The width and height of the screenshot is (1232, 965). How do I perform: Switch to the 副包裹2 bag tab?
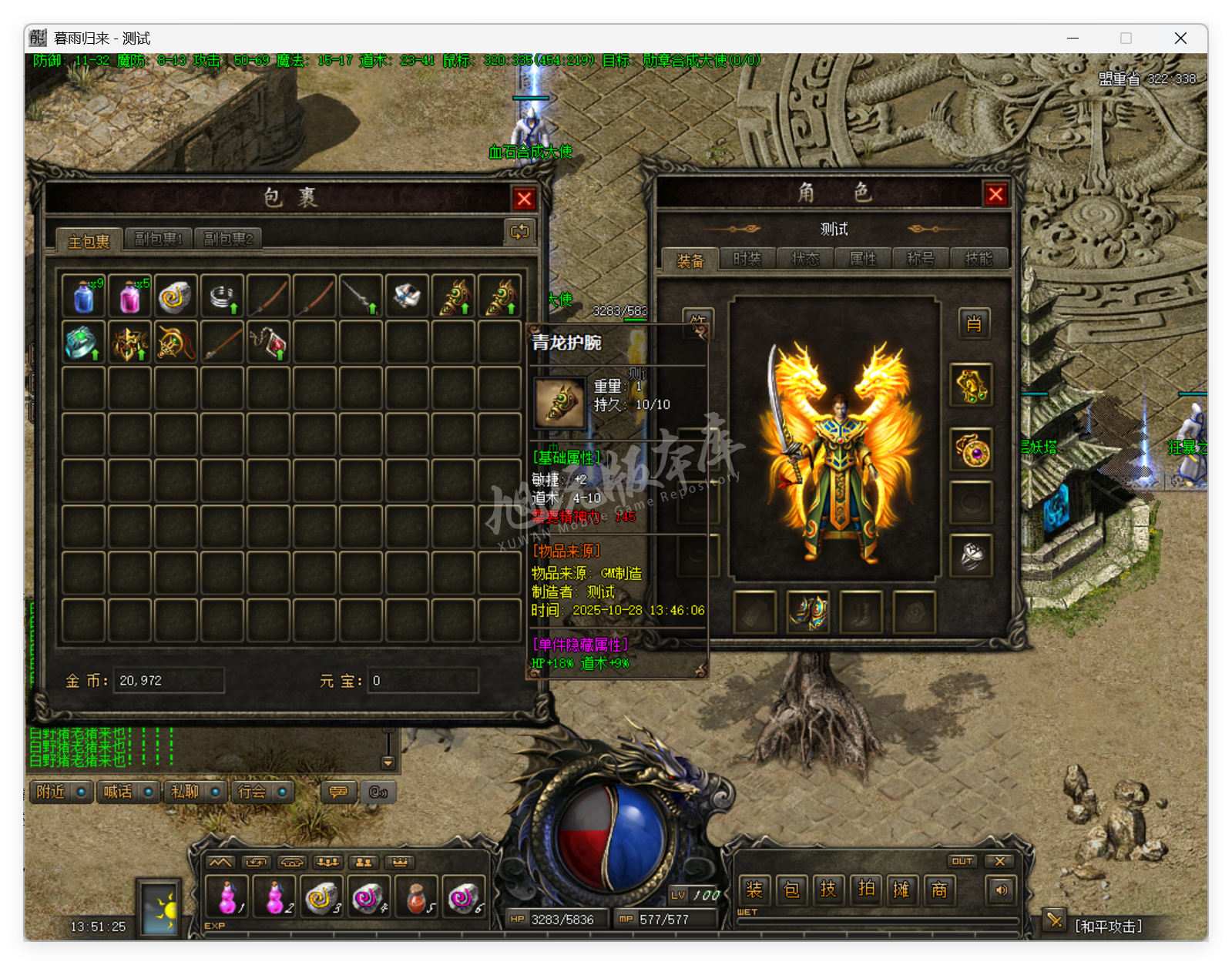[228, 240]
